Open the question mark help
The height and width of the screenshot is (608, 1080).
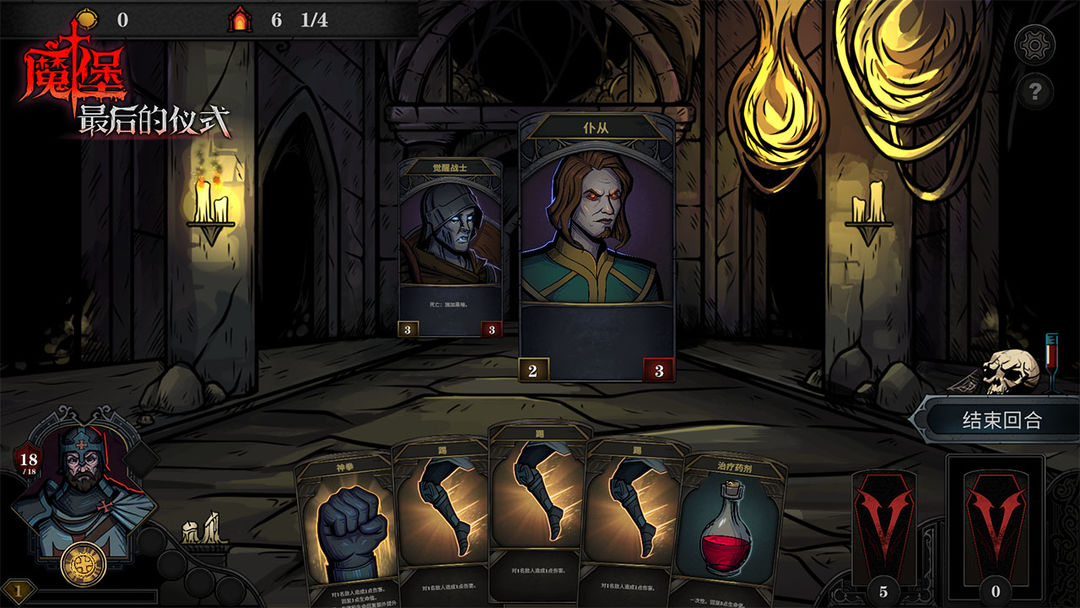(1035, 93)
